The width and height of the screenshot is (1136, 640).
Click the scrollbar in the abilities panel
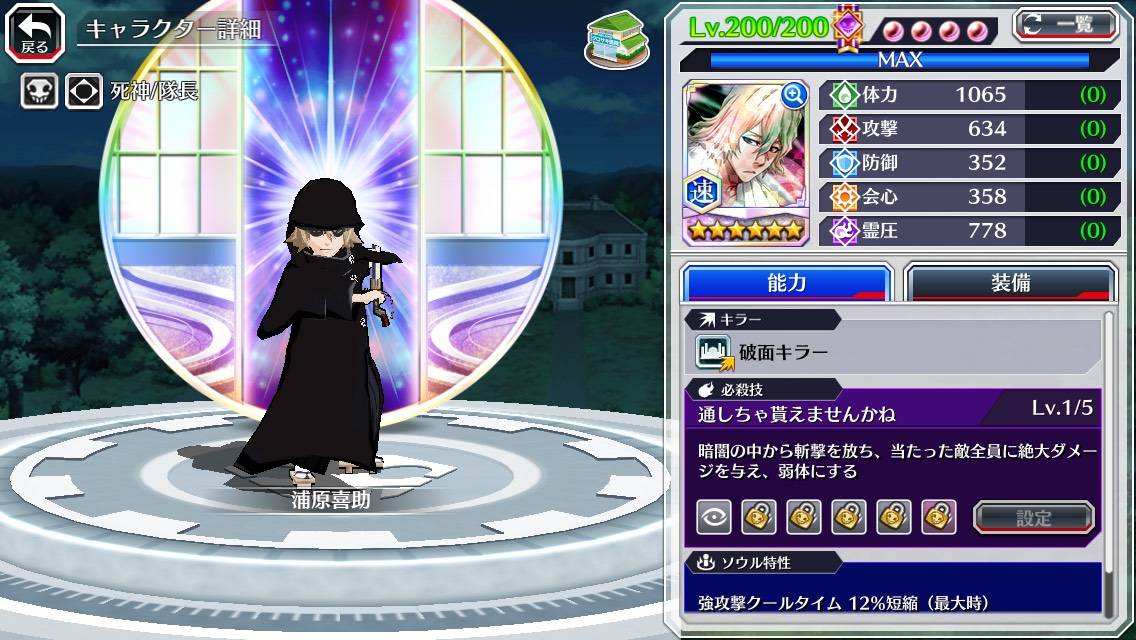pos(1107,460)
